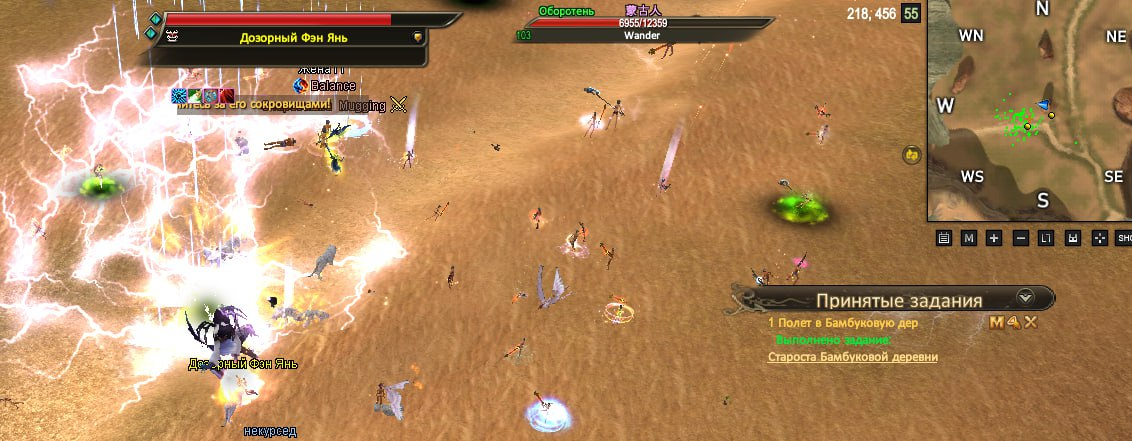The height and width of the screenshot is (441, 1132).
Task: Zoom out the minimap with minus button
Action: 1020,238
